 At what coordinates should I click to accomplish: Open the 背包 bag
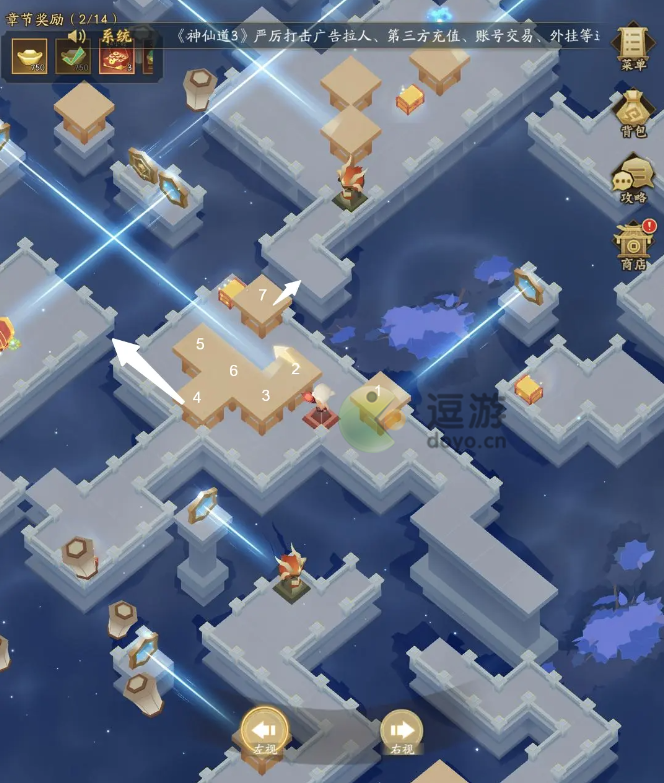(633, 112)
